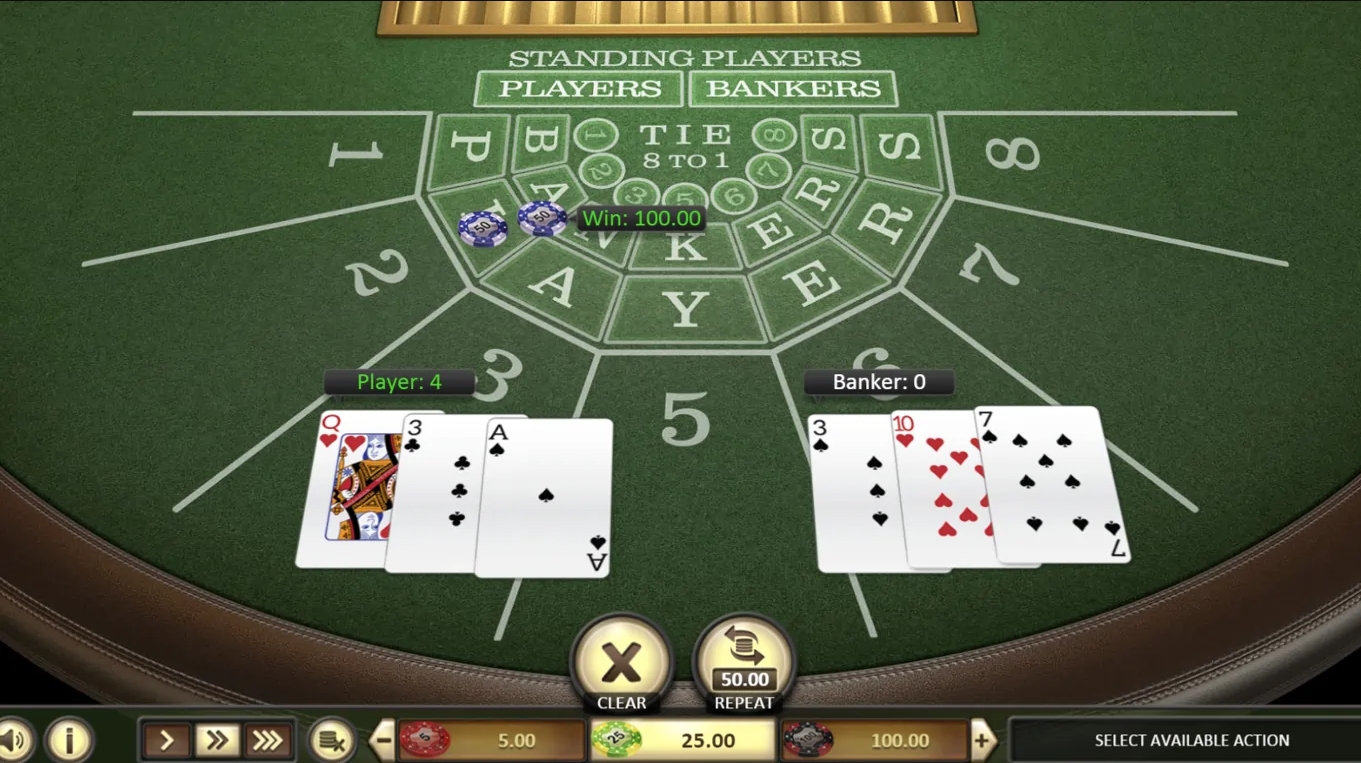Repeat the 50.00 bet
The image size is (1361, 763).
744,664
